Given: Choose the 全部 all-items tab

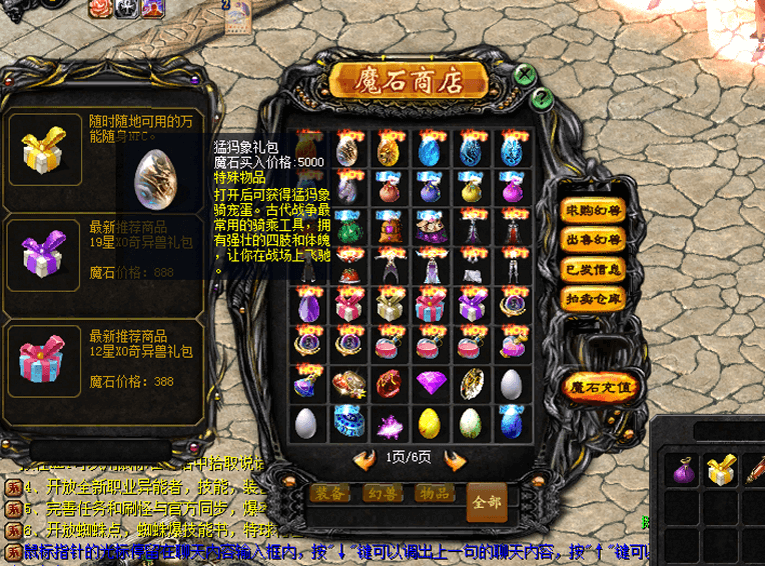Looking at the screenshot, I should click(486, 499).
